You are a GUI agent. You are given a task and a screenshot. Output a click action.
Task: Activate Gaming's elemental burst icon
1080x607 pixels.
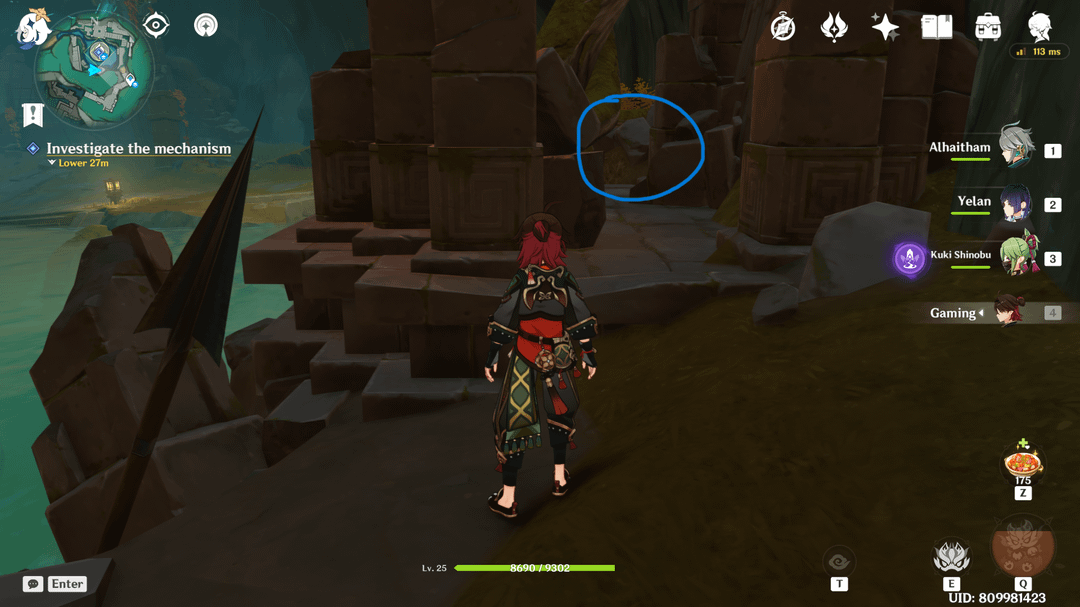click(1022, 549)
